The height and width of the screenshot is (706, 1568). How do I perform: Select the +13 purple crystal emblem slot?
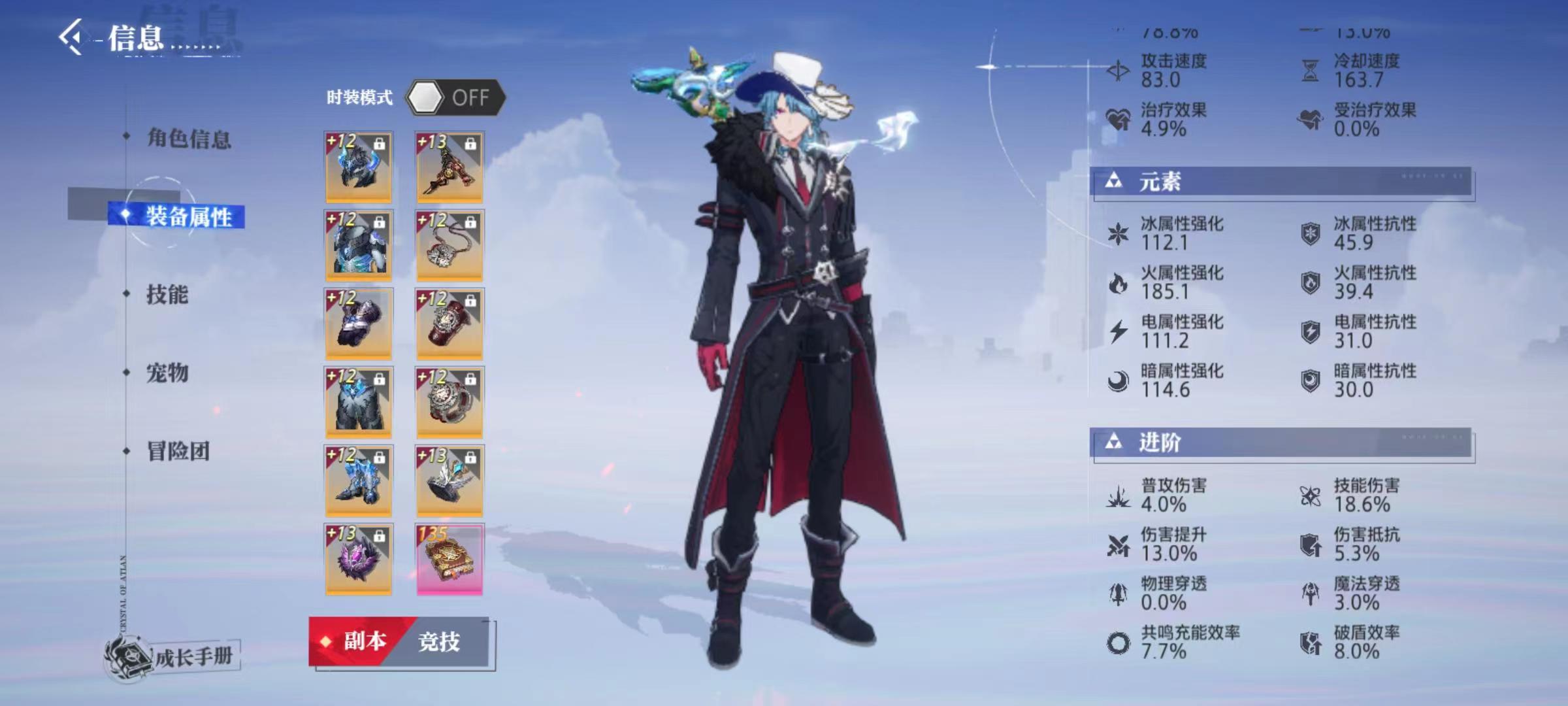[359, 560]
